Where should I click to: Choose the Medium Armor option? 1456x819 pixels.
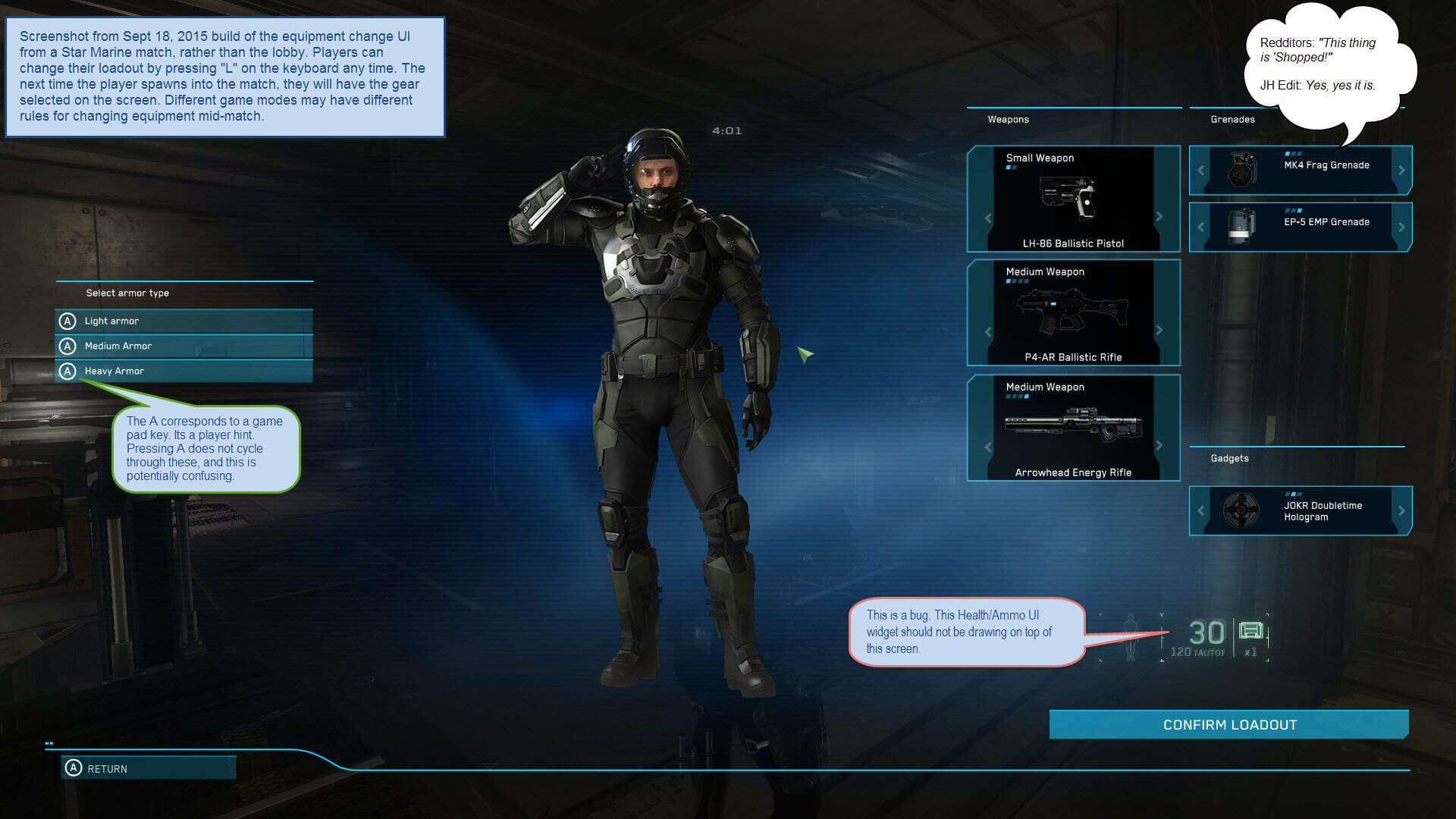tap(184, 347)
